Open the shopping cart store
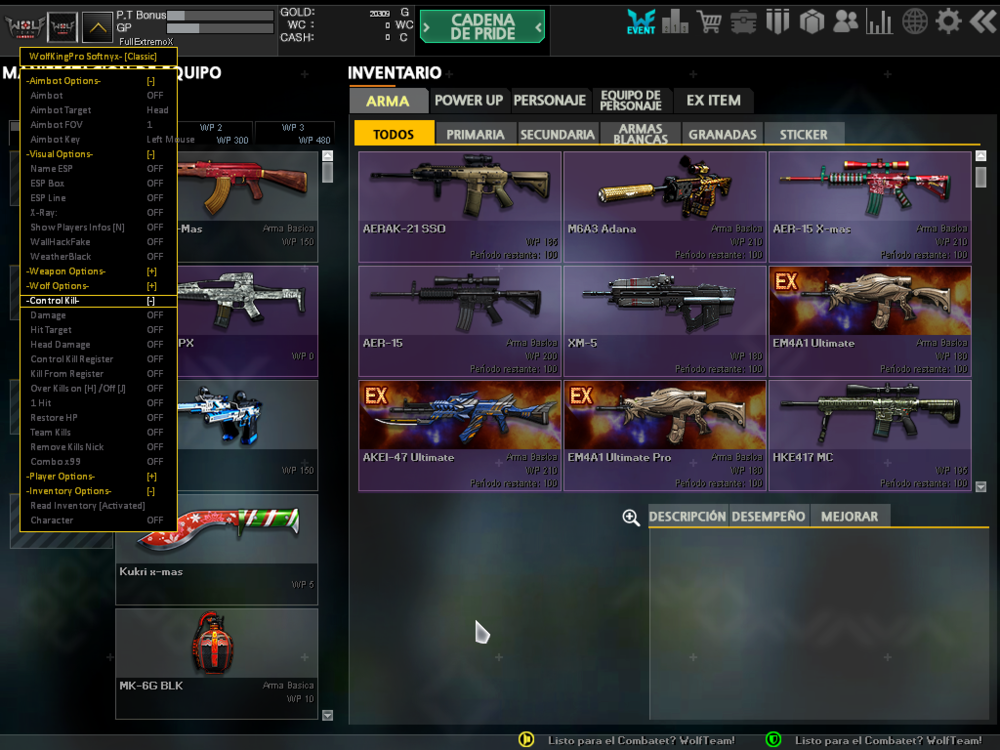The height and width of the screenshot is (750, 1000). tap(710, 22)
